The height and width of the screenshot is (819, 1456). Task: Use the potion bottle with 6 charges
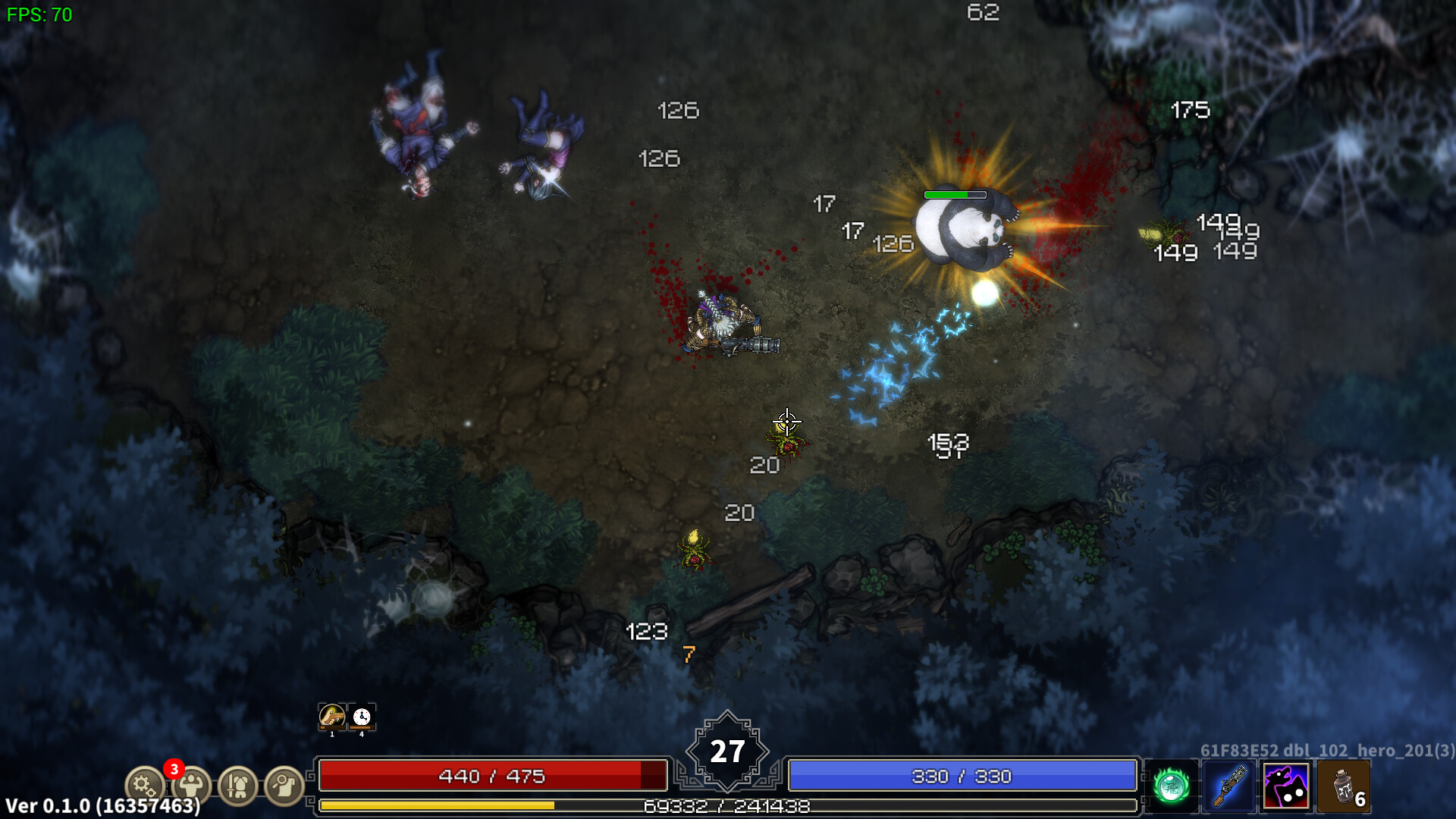tap(1344, 786)
